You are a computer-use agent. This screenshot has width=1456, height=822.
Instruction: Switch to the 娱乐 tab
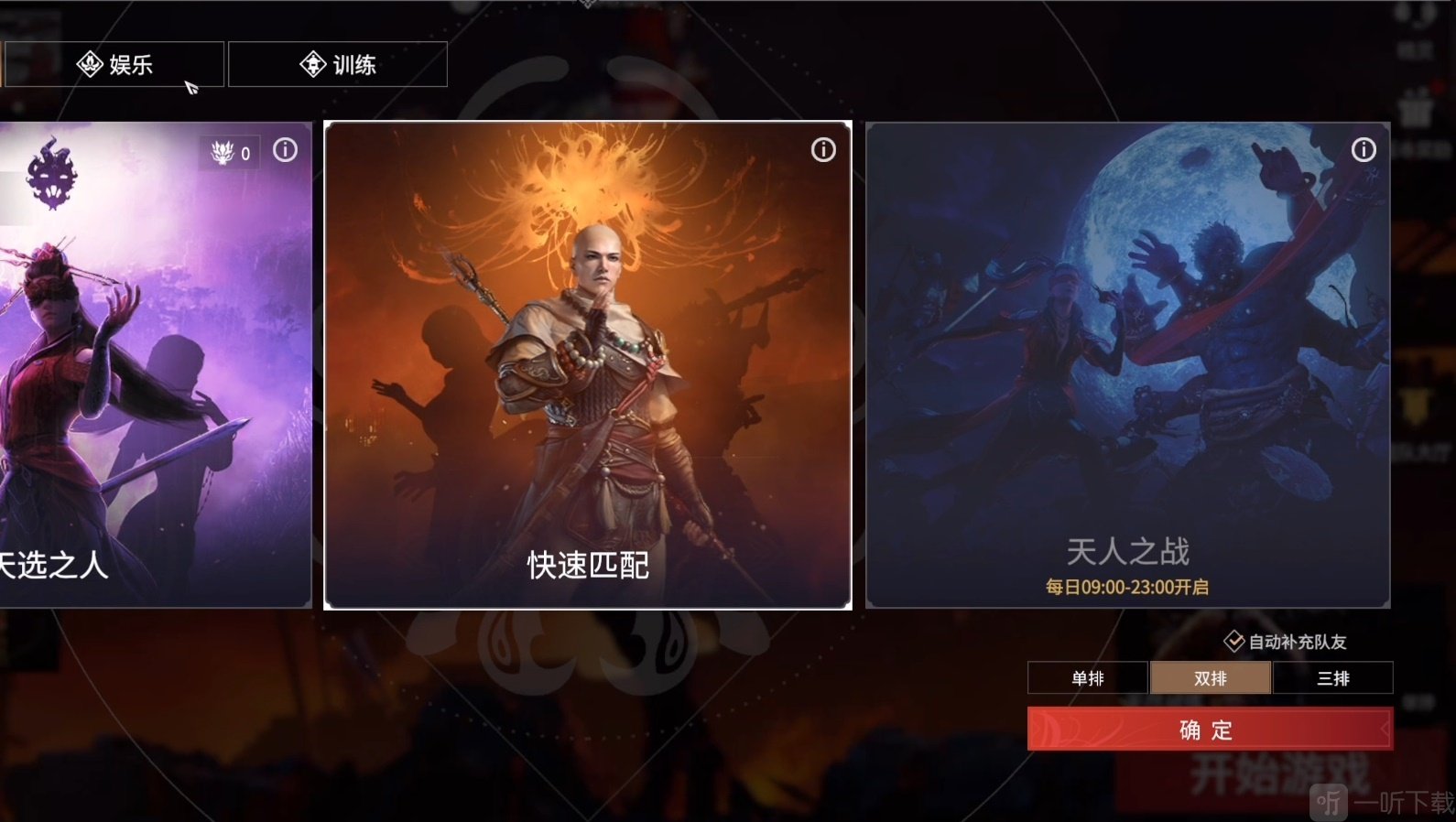114,63
